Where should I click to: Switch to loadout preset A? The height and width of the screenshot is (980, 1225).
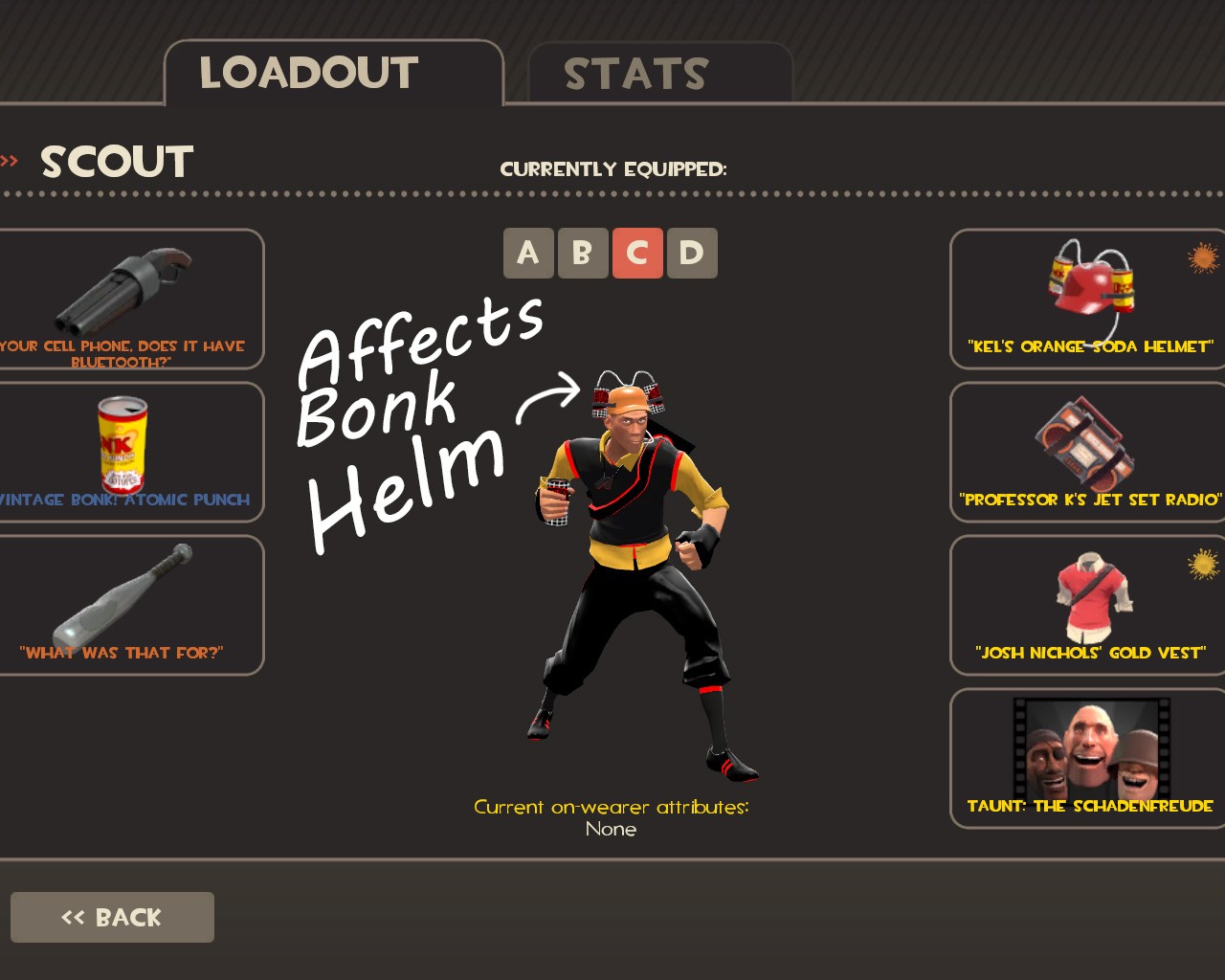pyautogui.click(x=529, y=253)
